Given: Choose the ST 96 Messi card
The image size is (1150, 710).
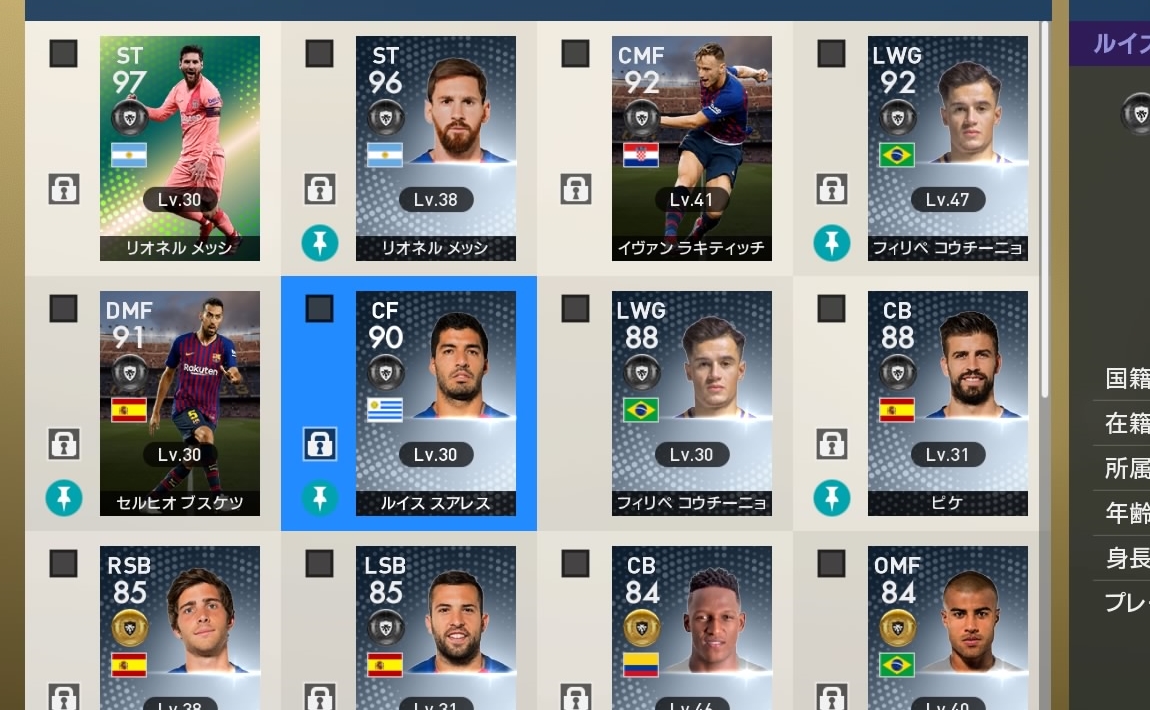Looking at the screenshot, I should tap(436, 148).
